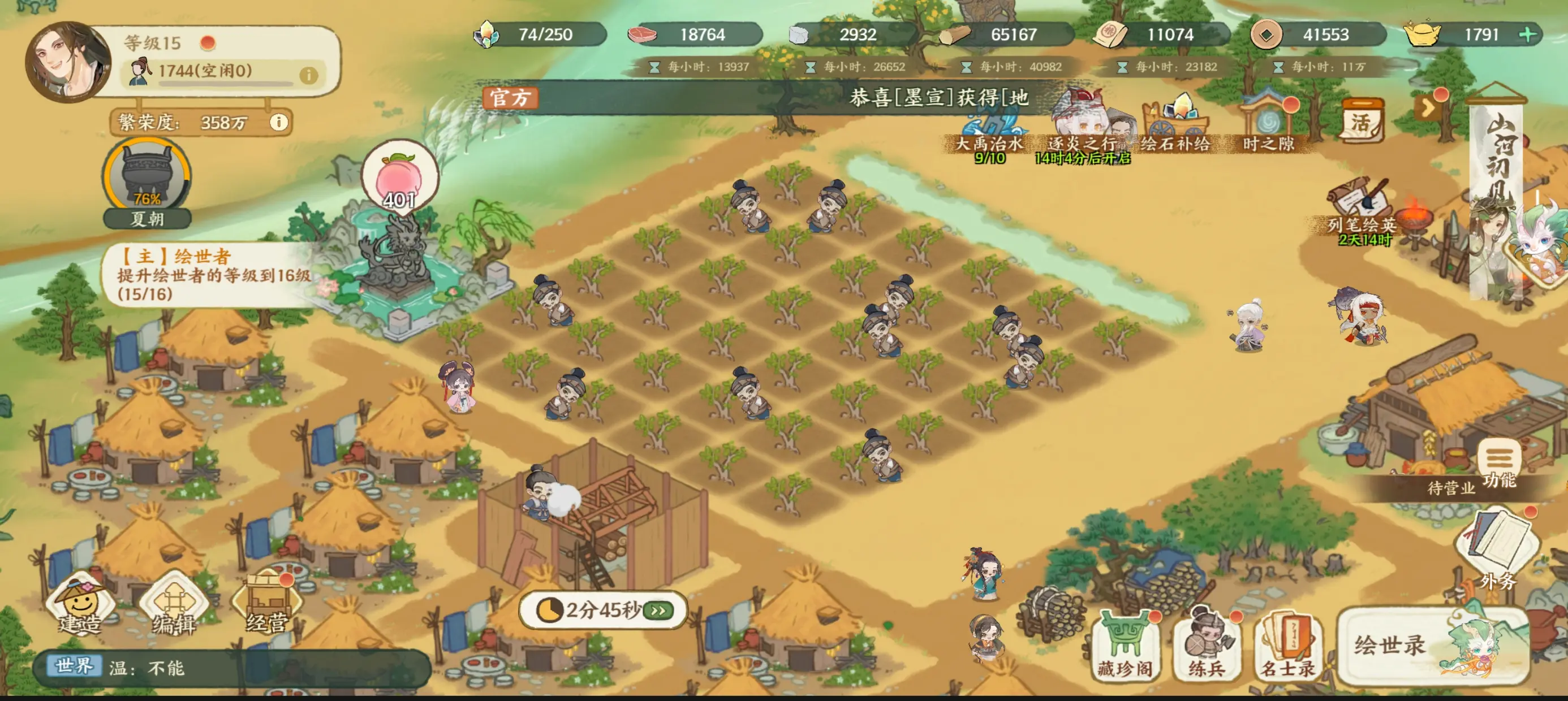Open the 名士录 heroes roster
The width and height of the screenshot is (1568, 701).
(1287, 646)
